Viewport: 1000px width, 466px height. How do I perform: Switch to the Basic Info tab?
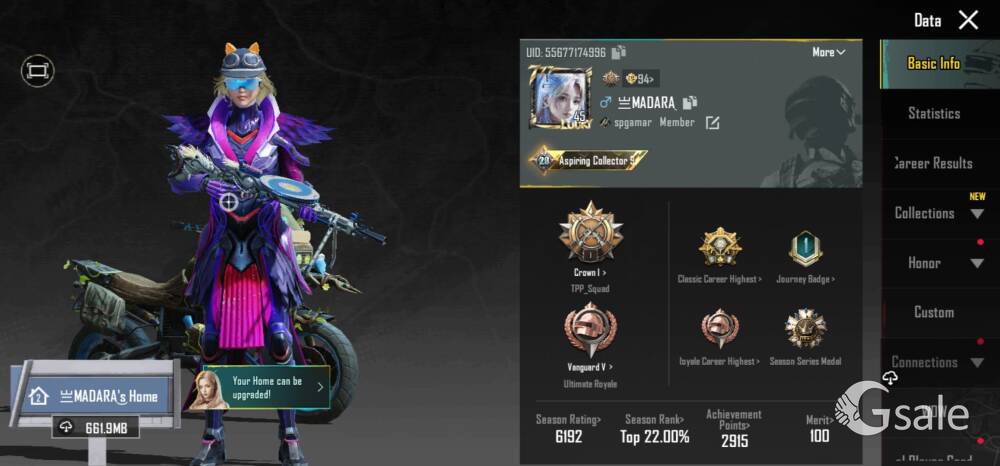(x=933, y=63)
